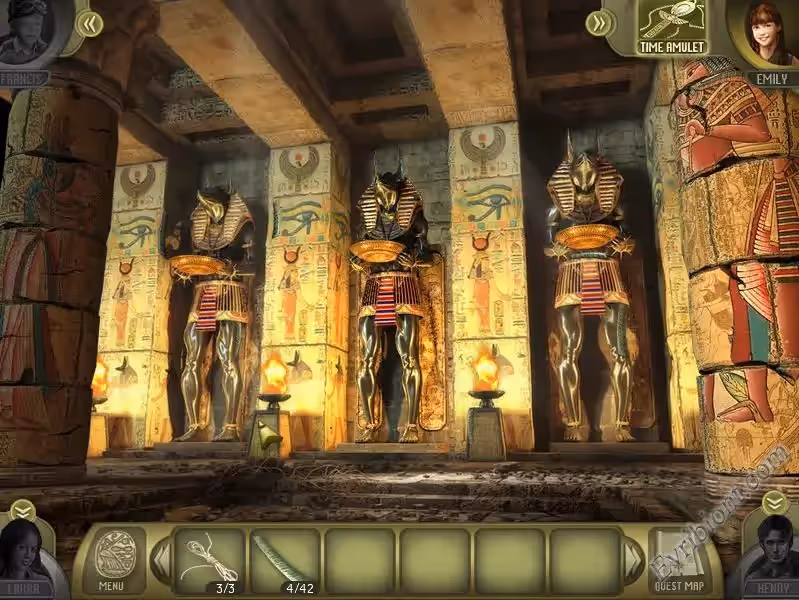
Task: Select the striped stick item slot
Action: pos(285,560)
